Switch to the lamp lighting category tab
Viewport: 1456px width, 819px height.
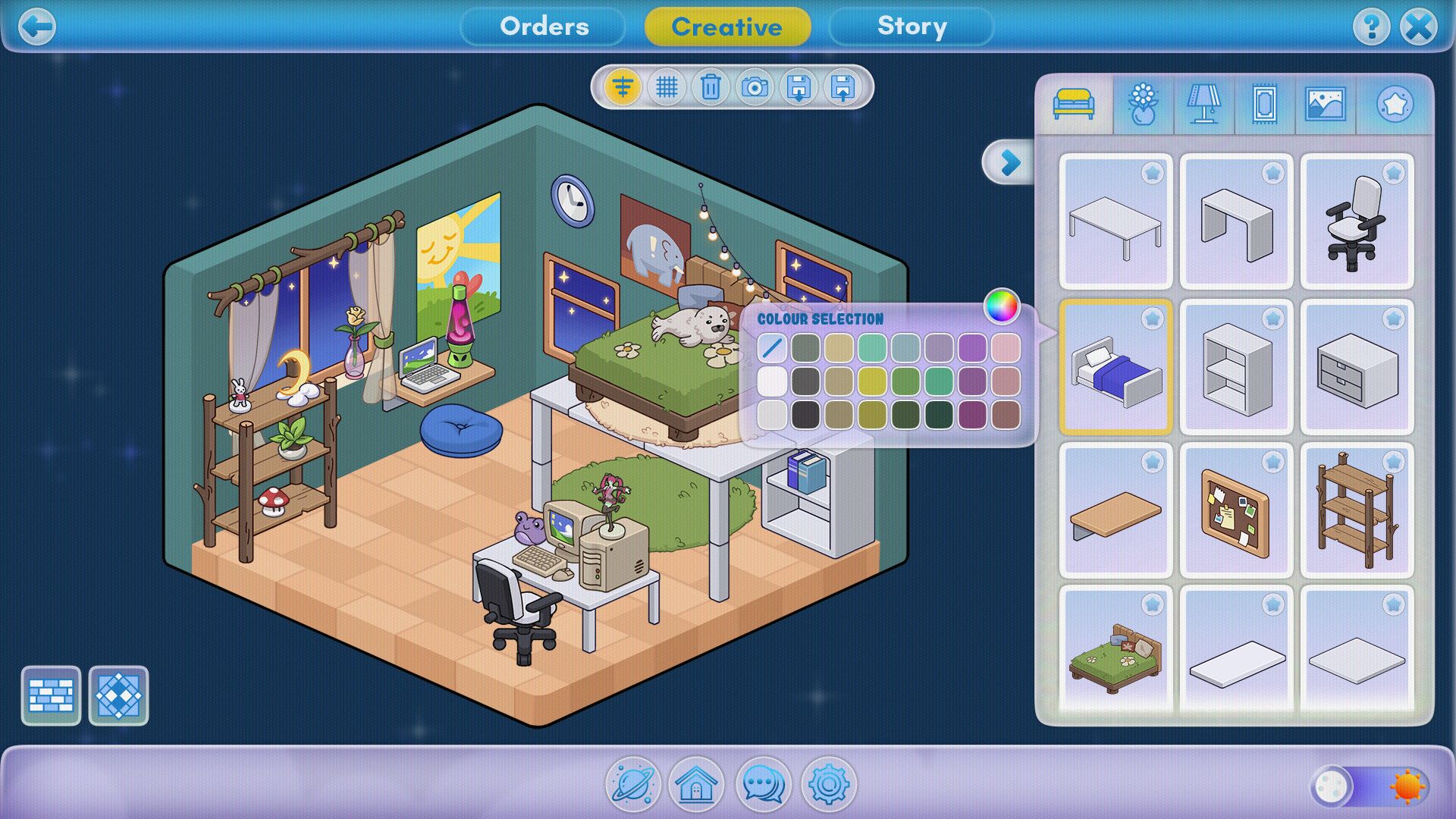point(1203,104)
